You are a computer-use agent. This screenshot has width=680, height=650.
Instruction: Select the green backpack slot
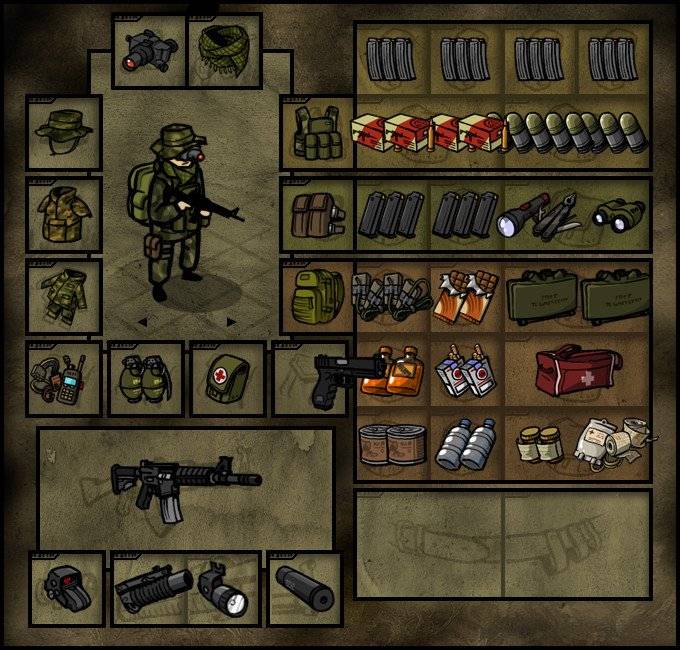pos(318,296)
